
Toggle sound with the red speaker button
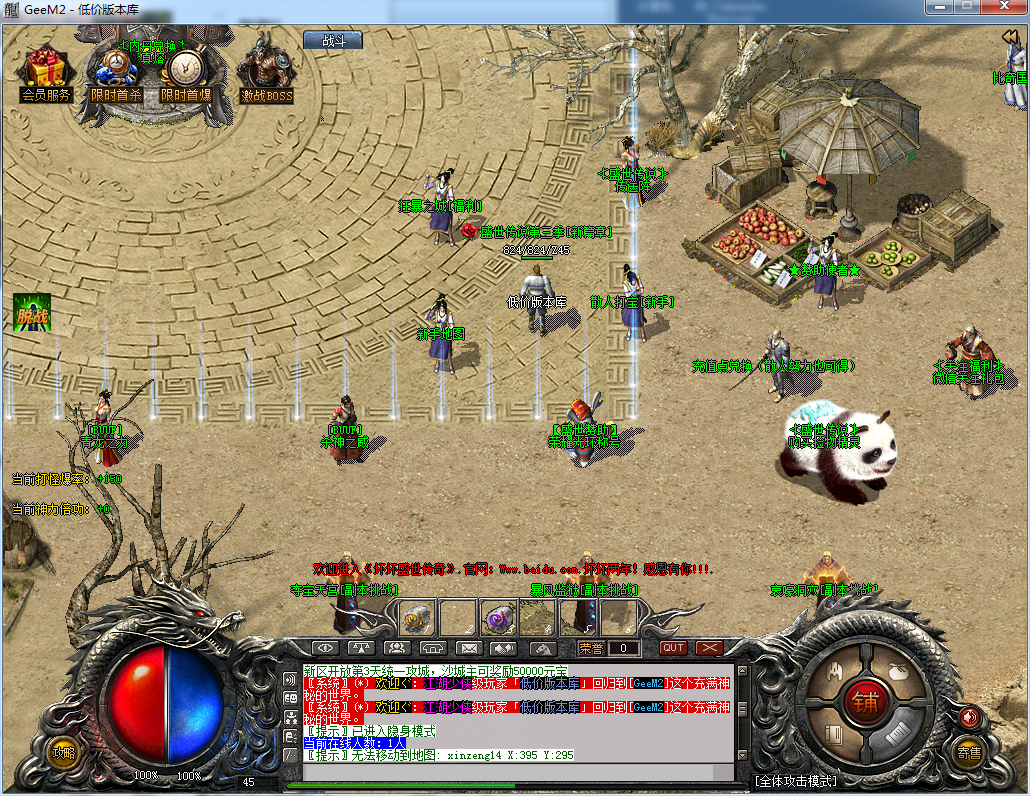point(968,716)
